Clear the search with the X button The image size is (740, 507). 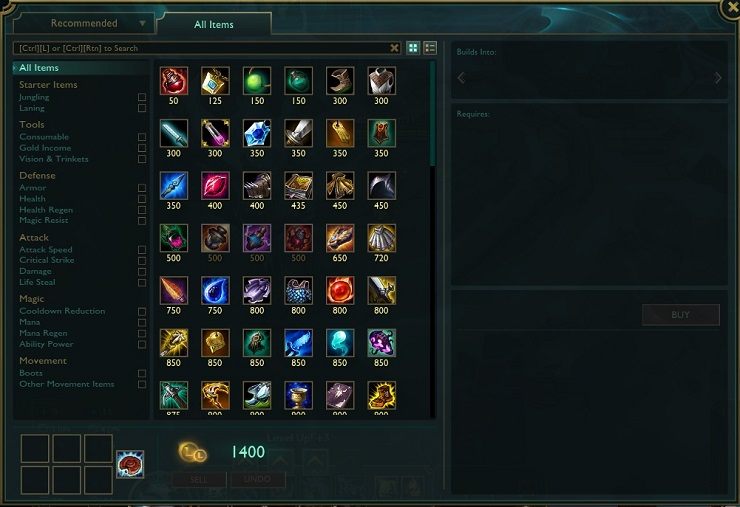(x=395, y=48)
